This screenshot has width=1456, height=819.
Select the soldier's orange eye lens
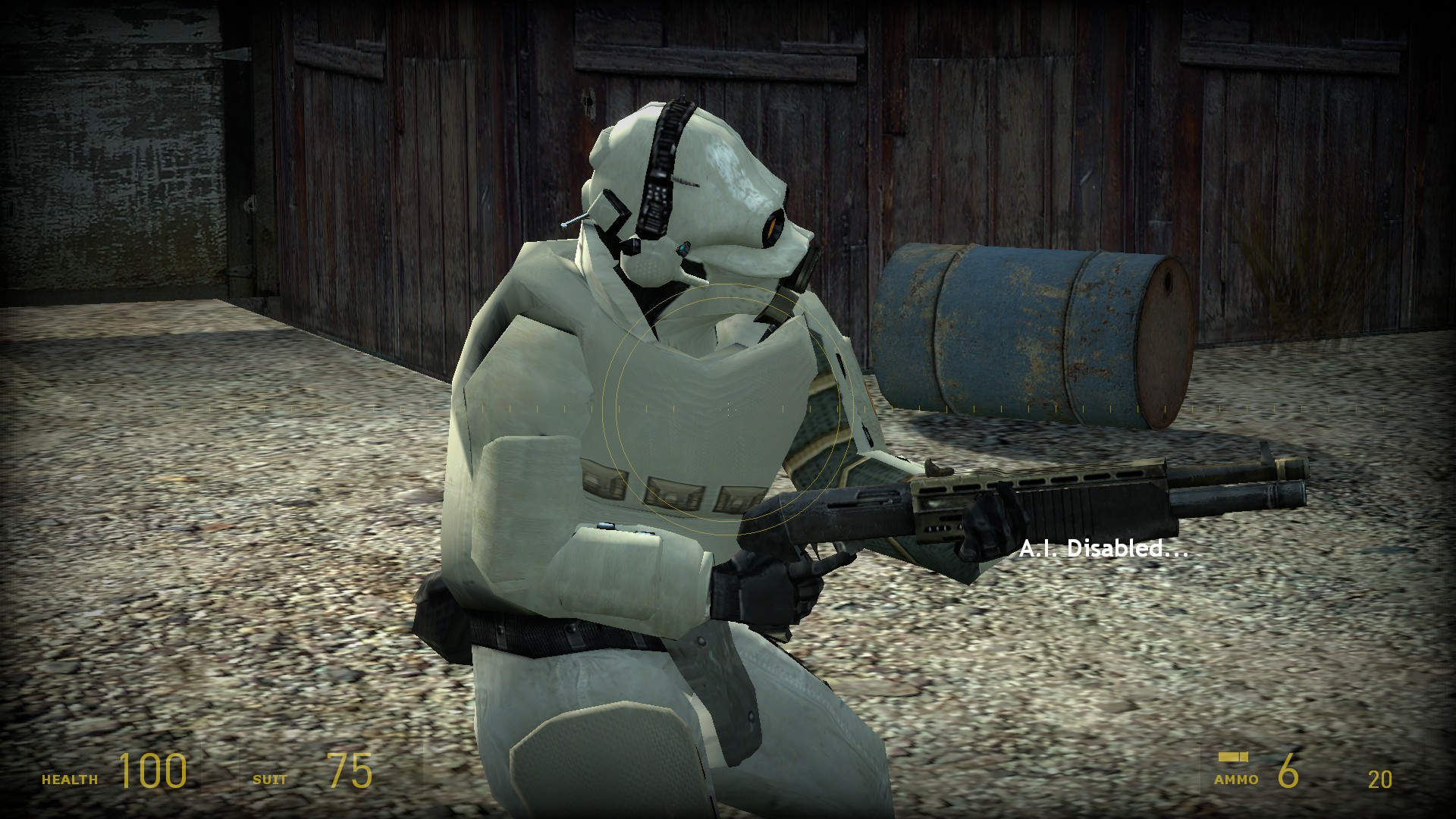coord(773,227)
